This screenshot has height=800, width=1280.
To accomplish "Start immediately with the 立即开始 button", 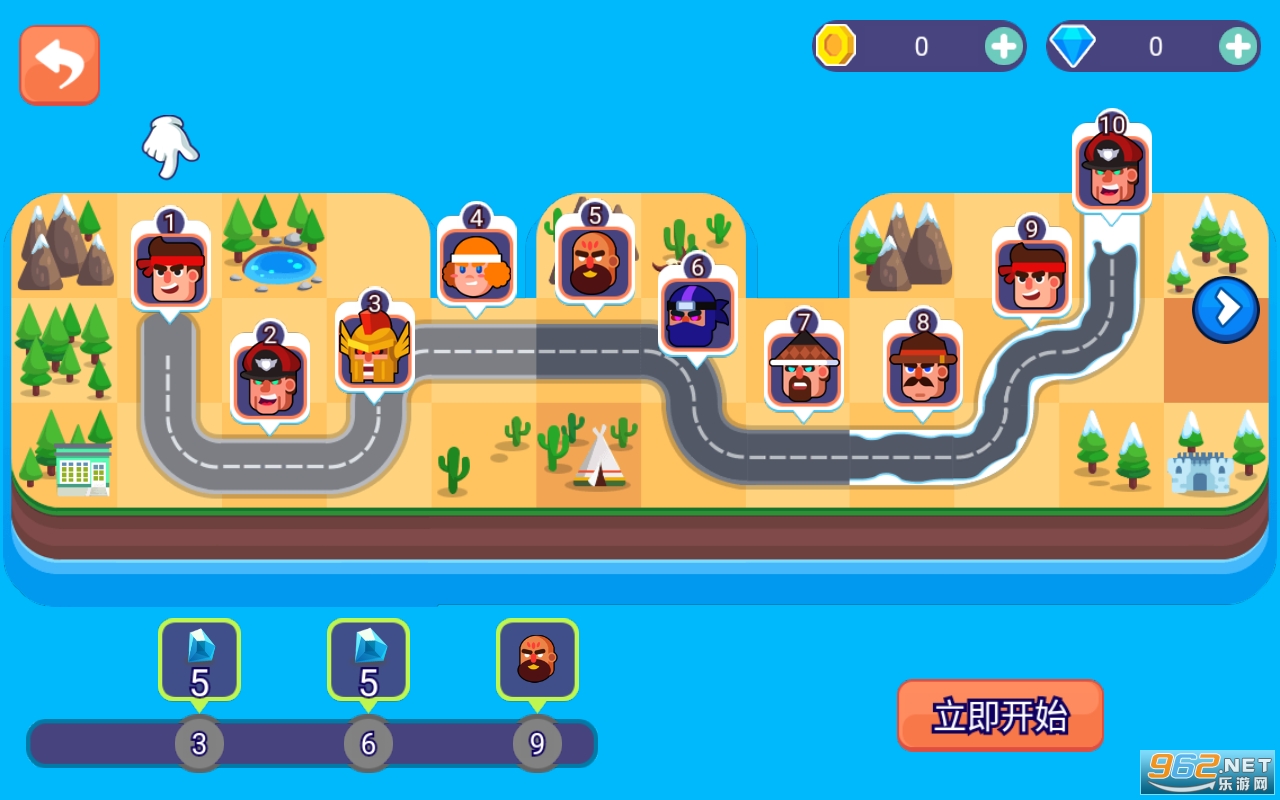I will [x=1000, y=716].
